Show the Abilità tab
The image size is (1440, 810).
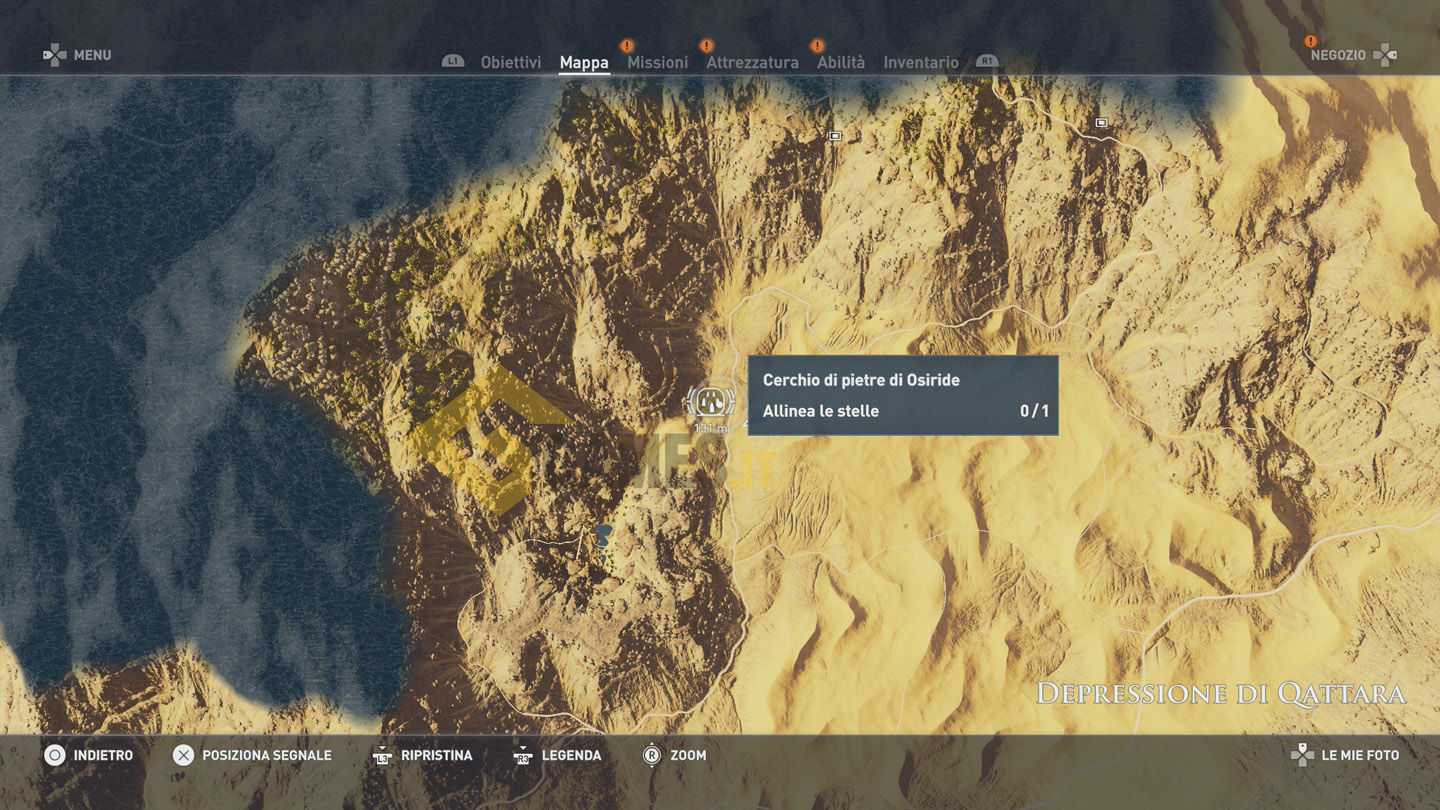(840, 62)
